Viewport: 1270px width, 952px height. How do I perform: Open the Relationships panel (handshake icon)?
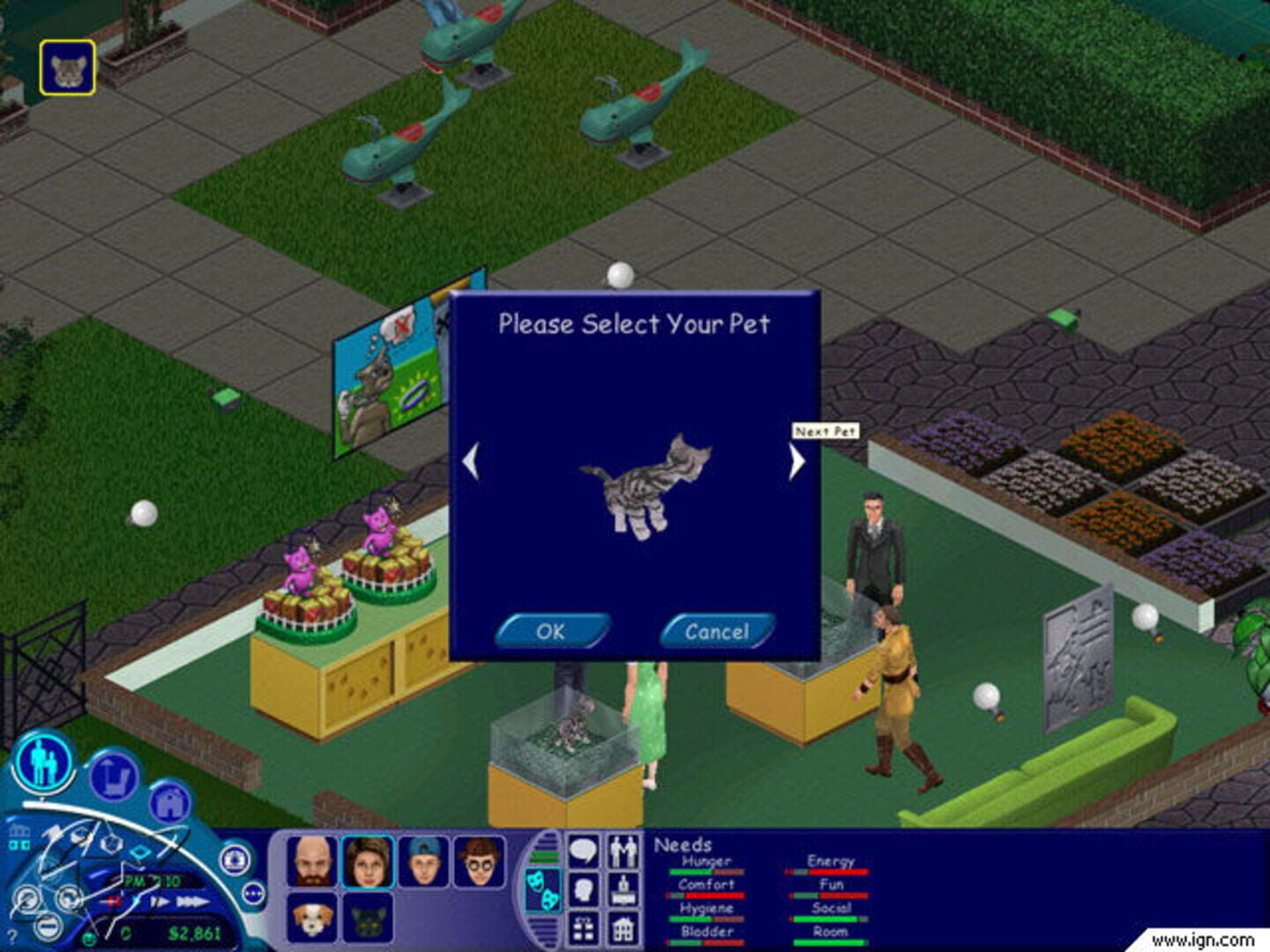coord(622,850)
